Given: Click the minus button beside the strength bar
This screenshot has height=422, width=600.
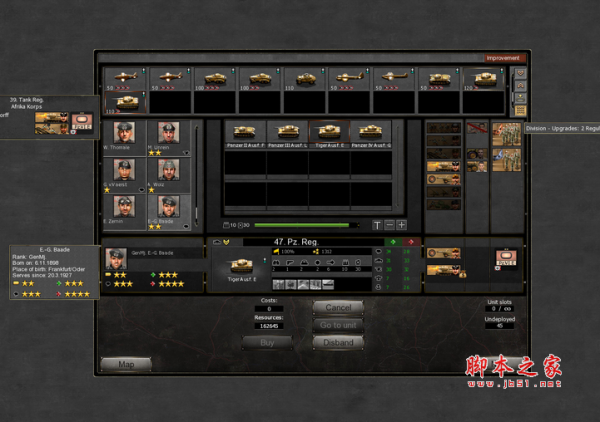Looking at the screenshot, I should 389,225.
